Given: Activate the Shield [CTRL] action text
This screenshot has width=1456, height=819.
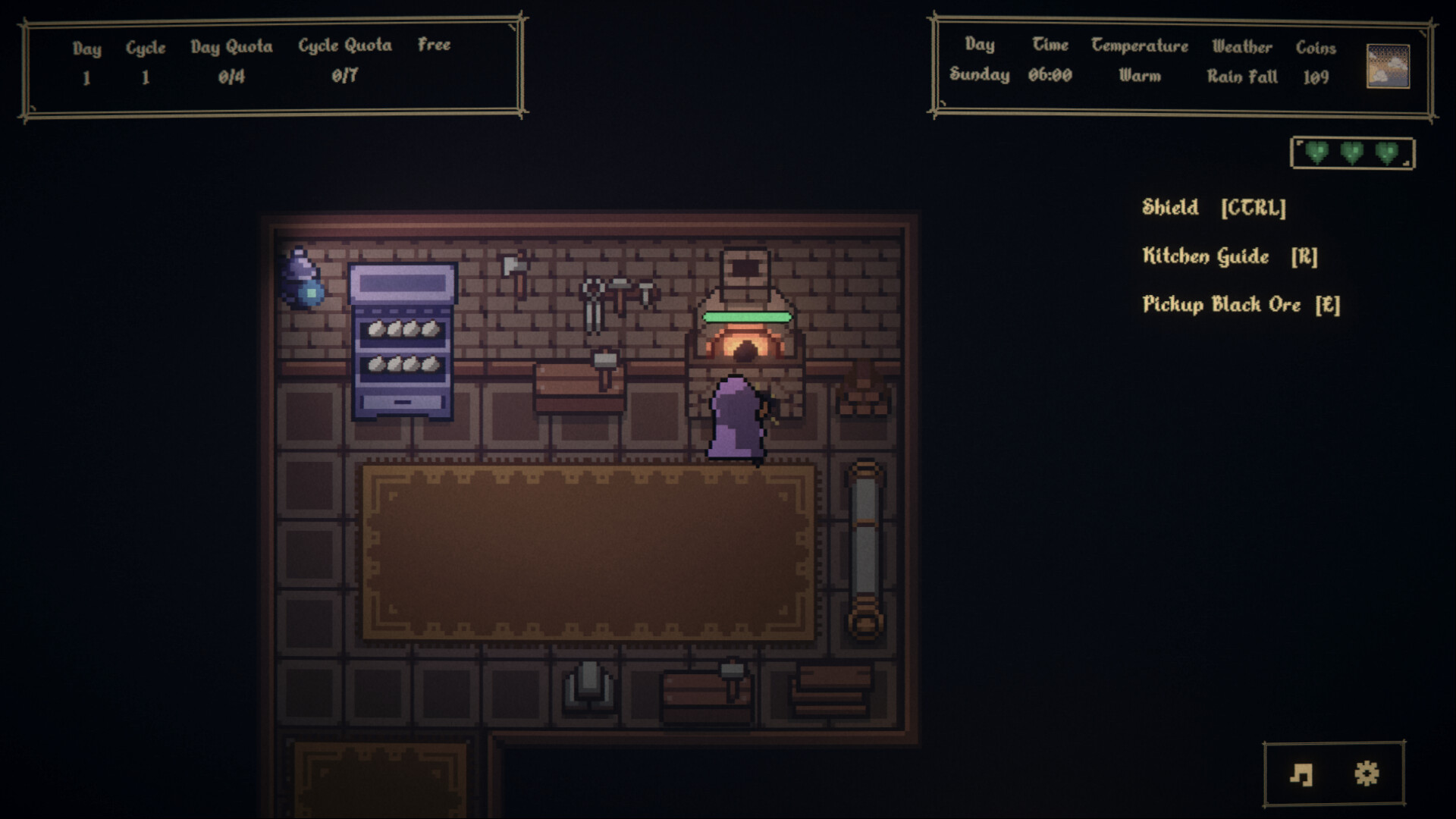Looking at the screenshot, I should click(x=1213, y=206).
